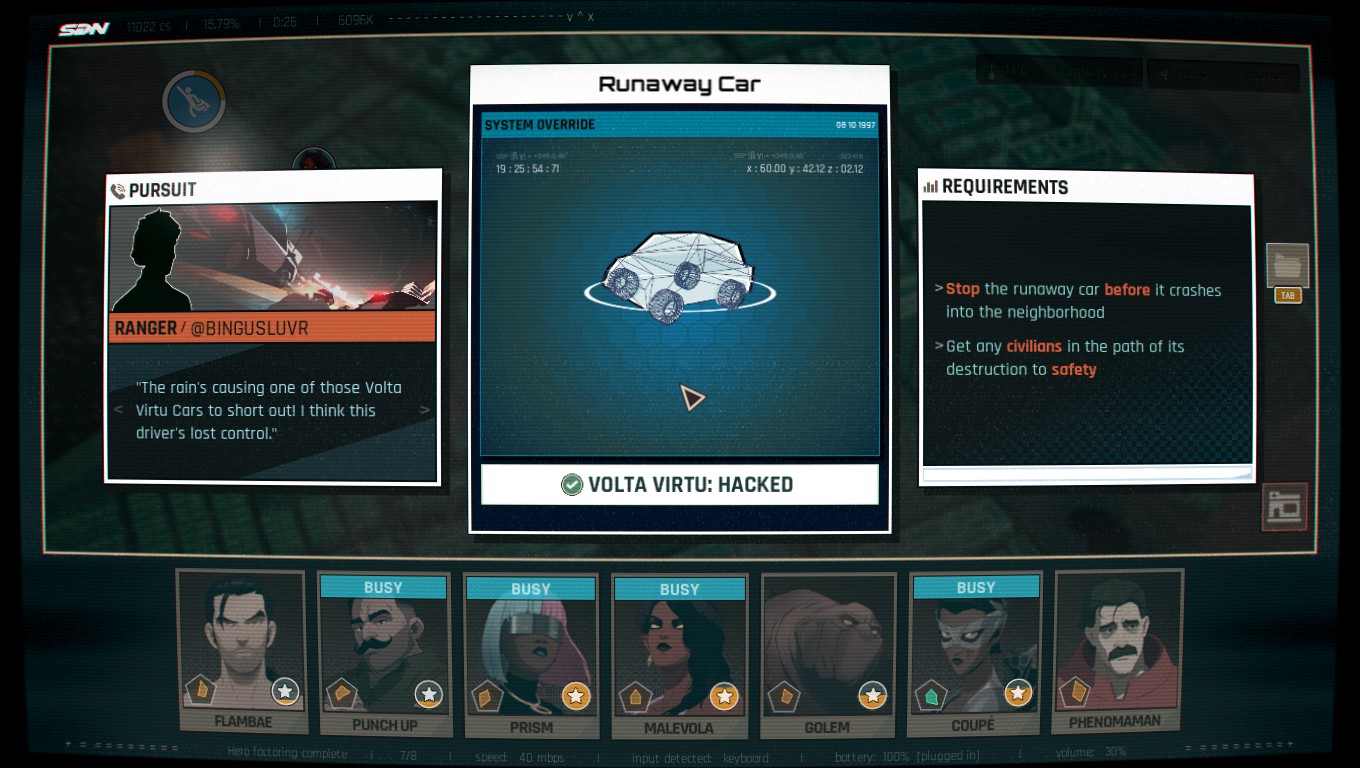Choose the Punch Up hero card

pos(384,654)
